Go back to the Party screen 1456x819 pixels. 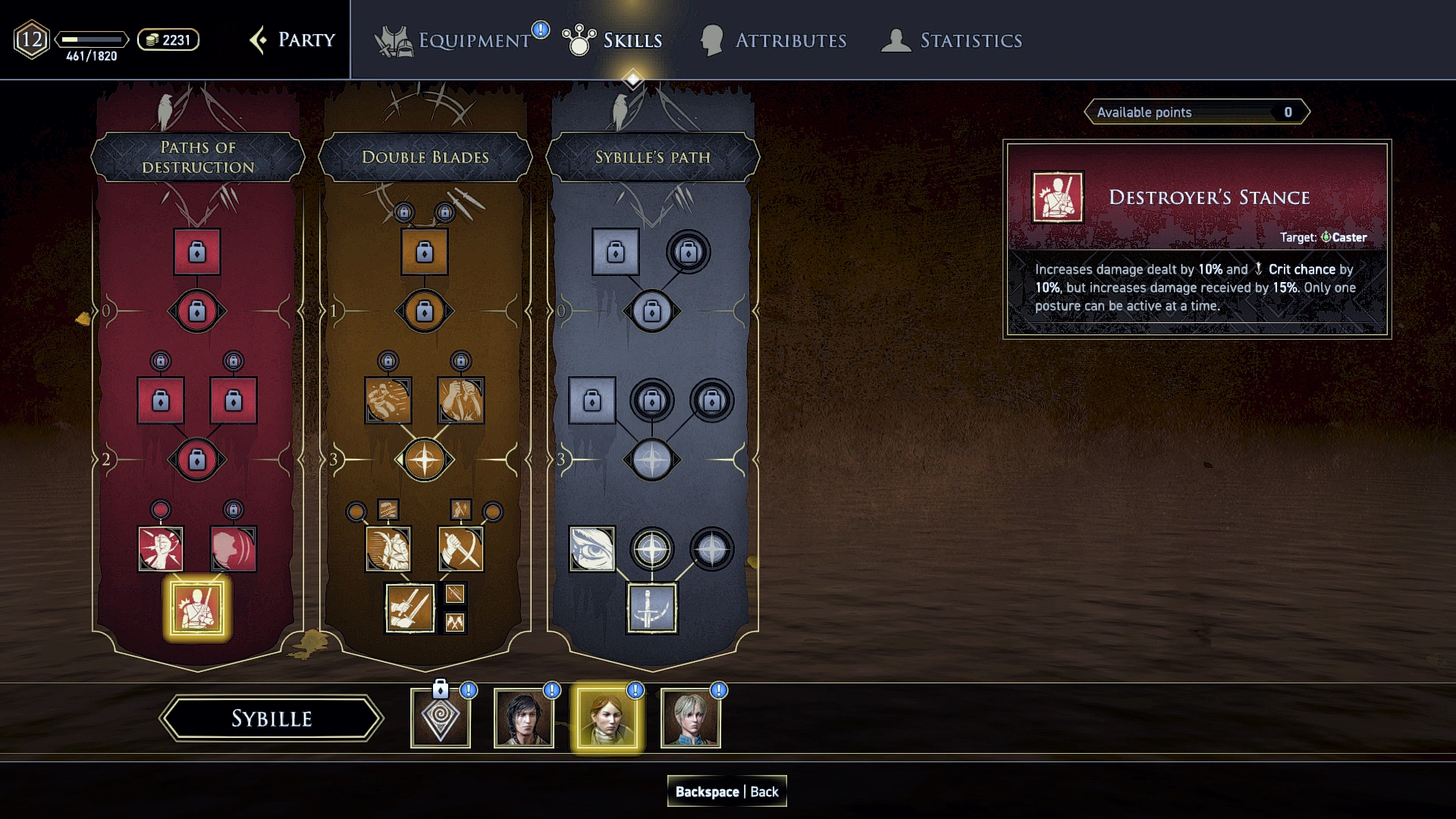pos(293,40)
